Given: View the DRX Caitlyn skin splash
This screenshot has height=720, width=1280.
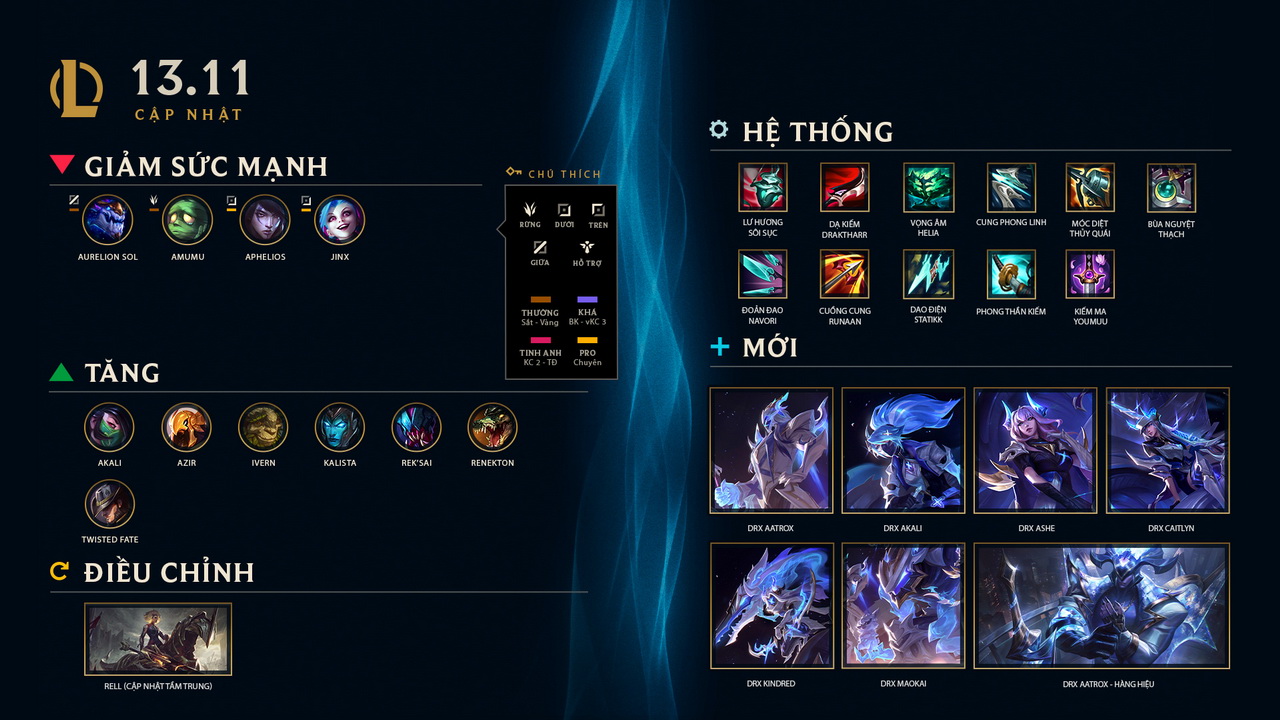Looking at the screenshot, I should (x=1167, y=451).
